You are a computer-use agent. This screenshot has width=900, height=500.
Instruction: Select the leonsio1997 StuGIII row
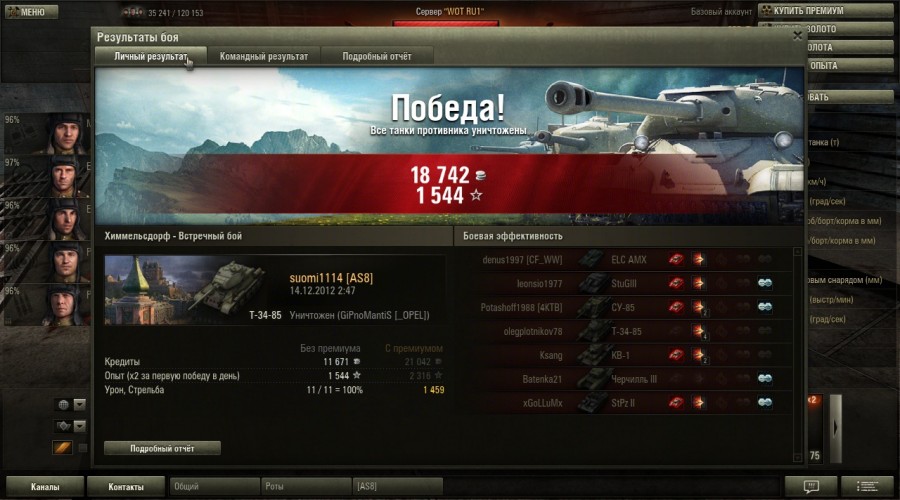[x=626, y=283]
